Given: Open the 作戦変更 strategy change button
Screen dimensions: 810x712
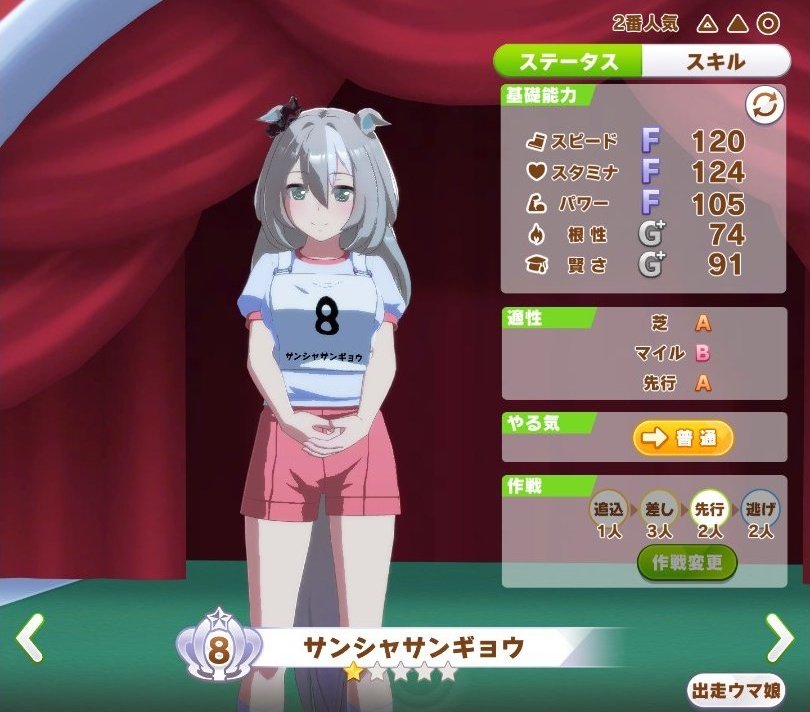Looking at the screenshot, I should (x=687, y=563).
